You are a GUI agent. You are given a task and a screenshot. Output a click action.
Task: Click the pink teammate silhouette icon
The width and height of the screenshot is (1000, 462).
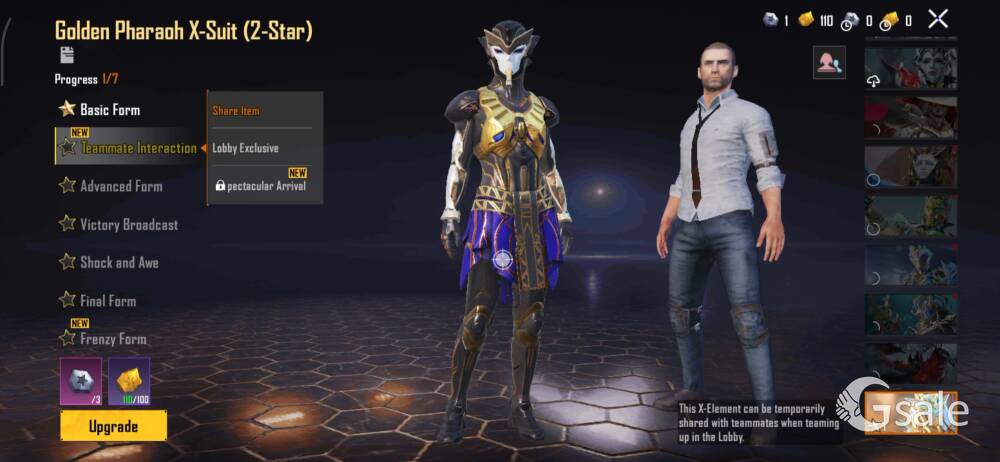829,62
